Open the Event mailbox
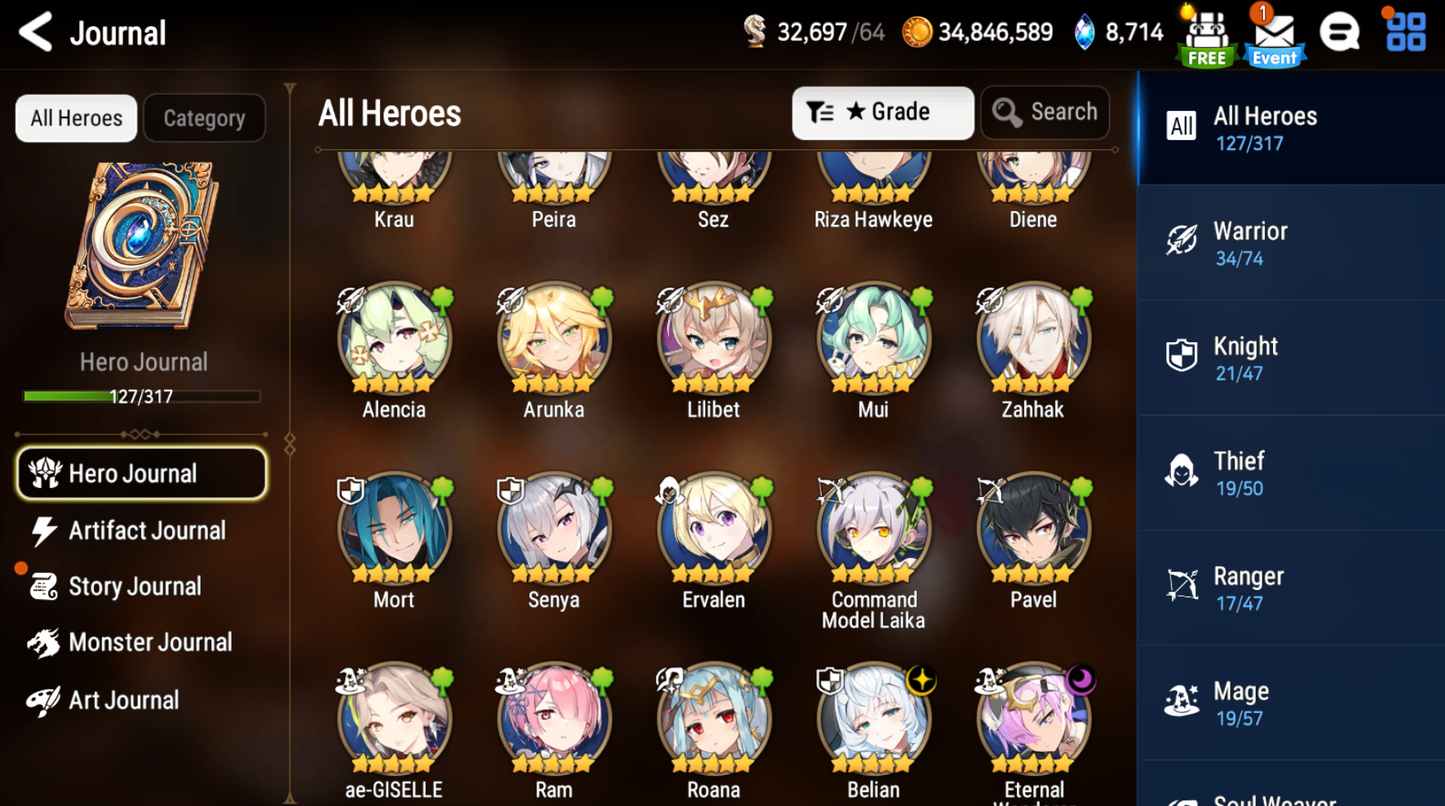 point(1274,35)
